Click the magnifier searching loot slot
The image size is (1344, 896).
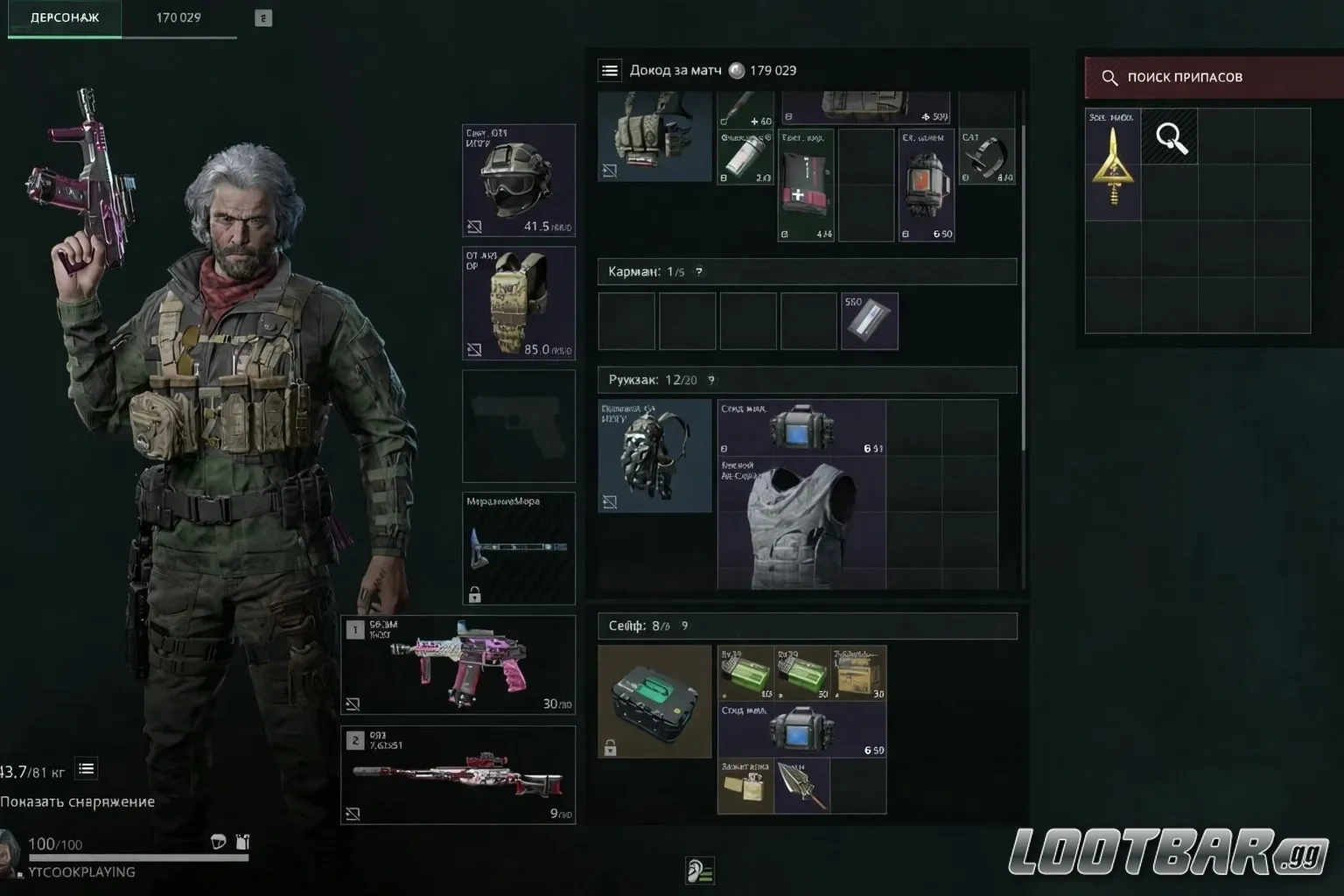coord(1170,137)
